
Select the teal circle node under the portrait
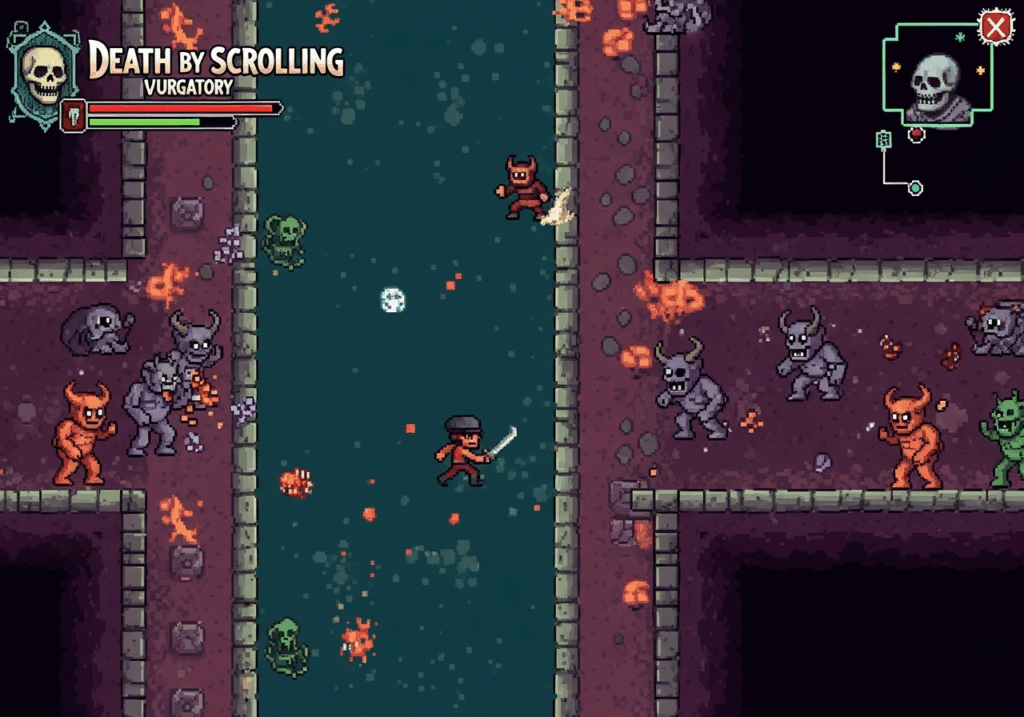pos(914,188)
